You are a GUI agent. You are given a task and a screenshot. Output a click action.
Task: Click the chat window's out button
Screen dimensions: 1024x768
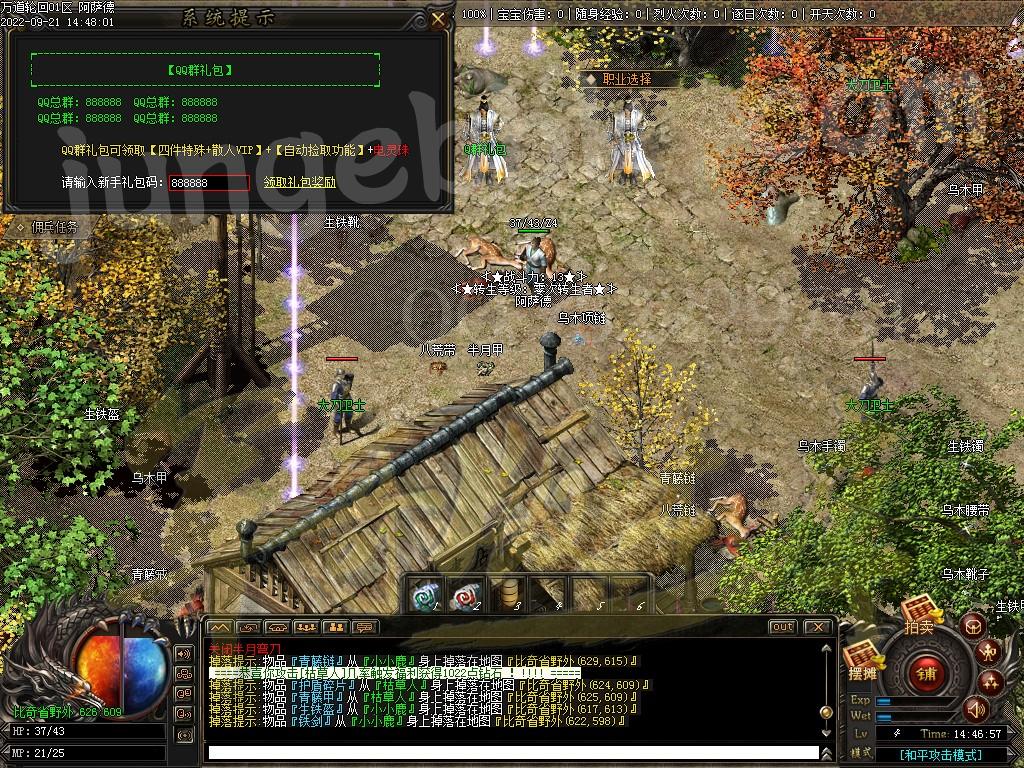tap(782, 627)
